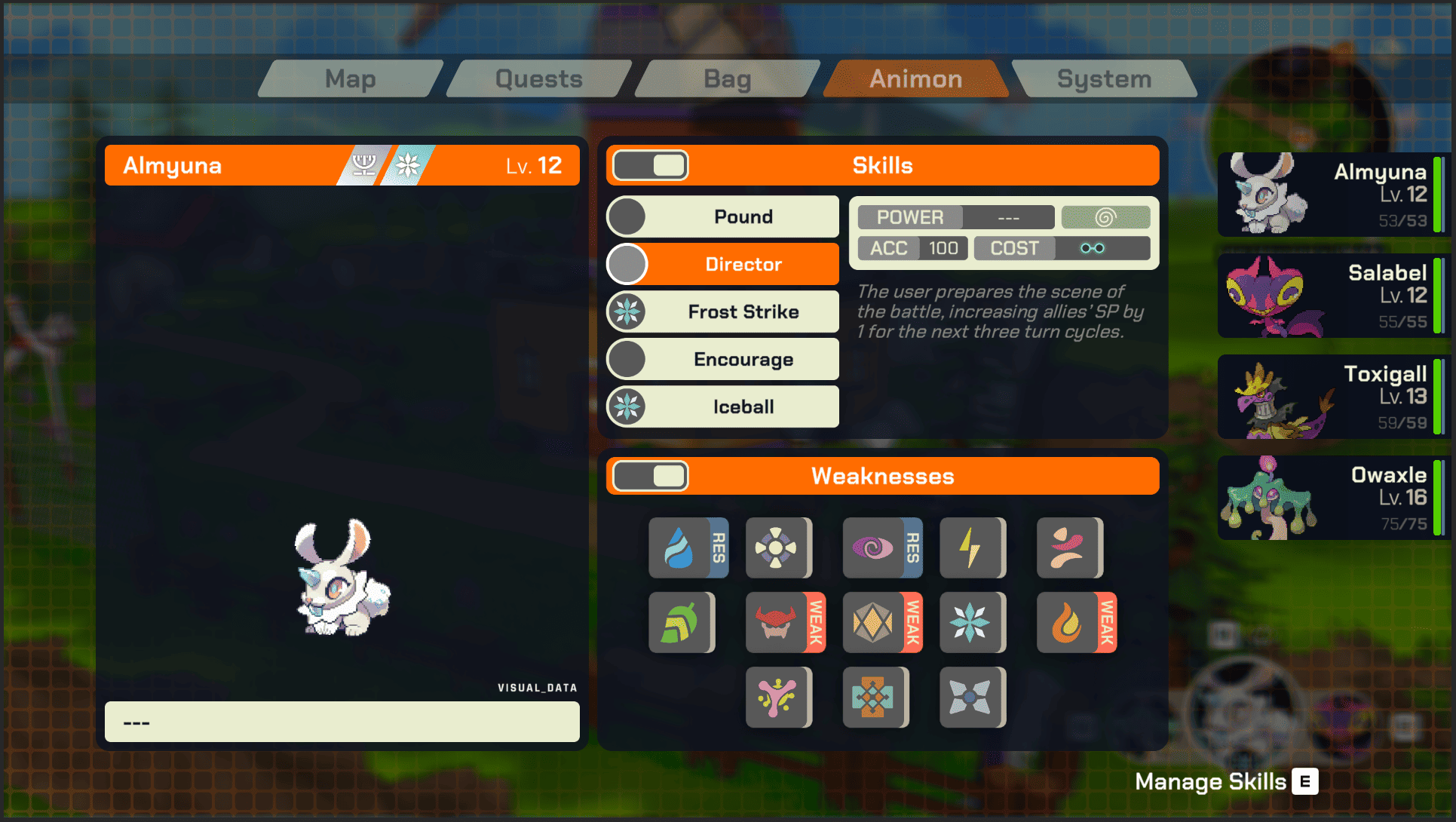
Task: Click the water type resistance icon
Action: [x=688, y=548]
